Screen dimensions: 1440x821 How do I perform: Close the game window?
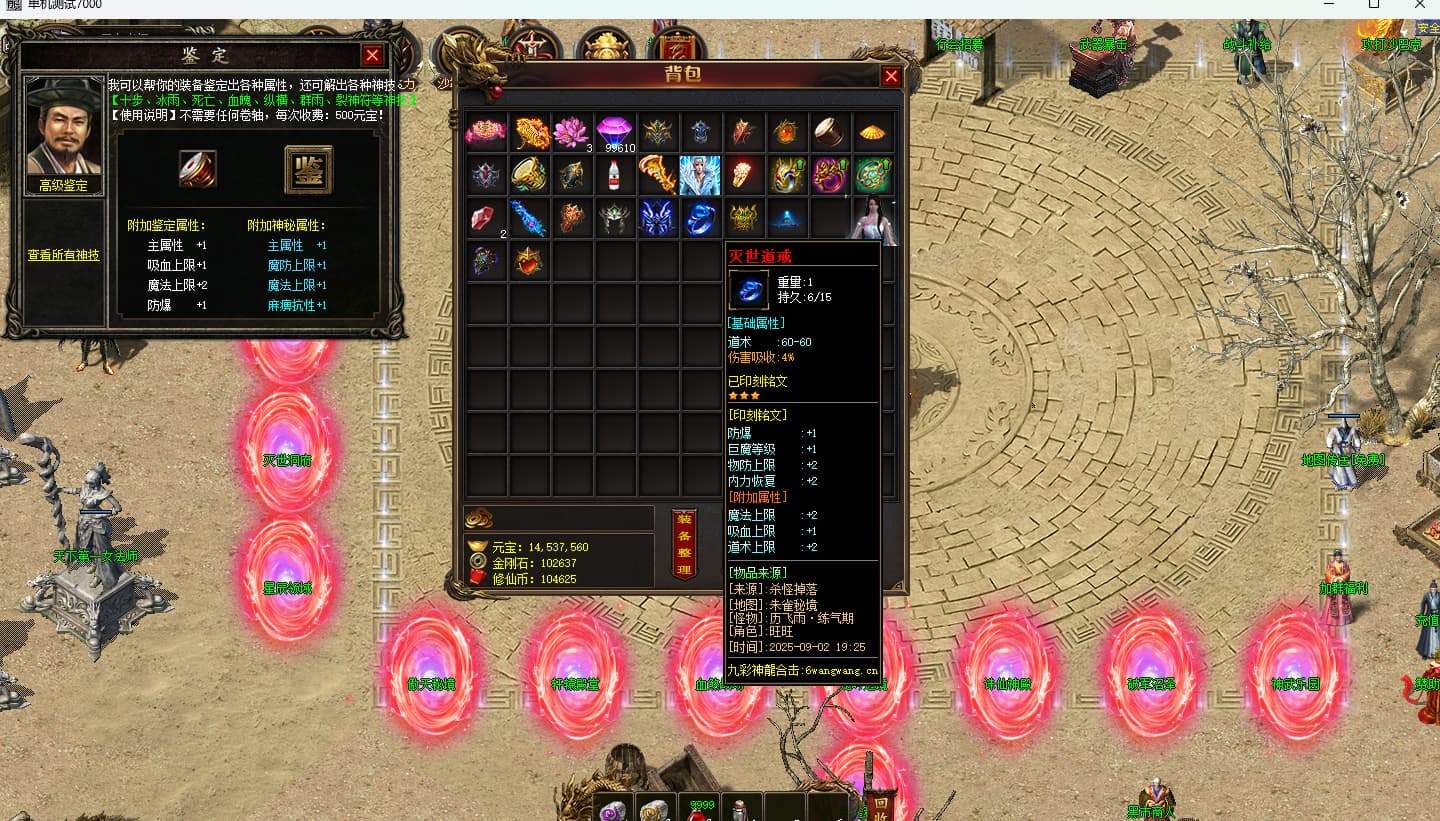[1419, 6]
